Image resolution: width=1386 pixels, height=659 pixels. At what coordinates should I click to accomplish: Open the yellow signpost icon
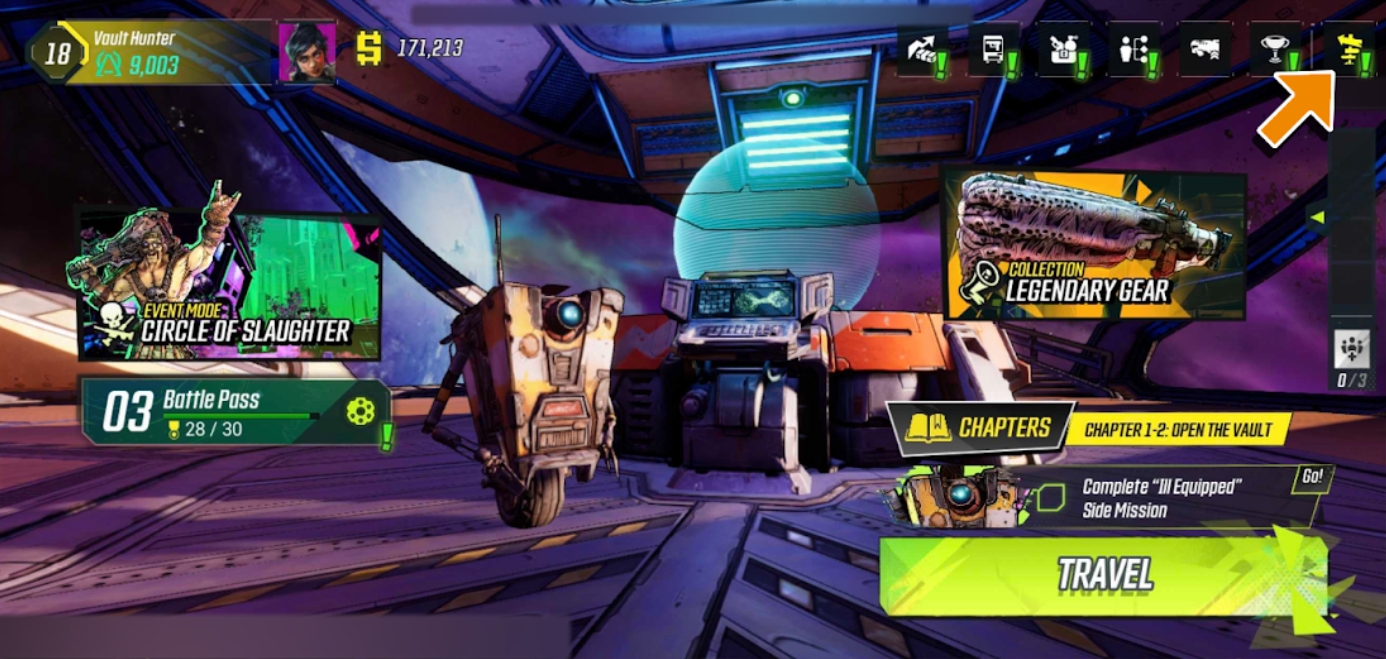pos(1350,50)
